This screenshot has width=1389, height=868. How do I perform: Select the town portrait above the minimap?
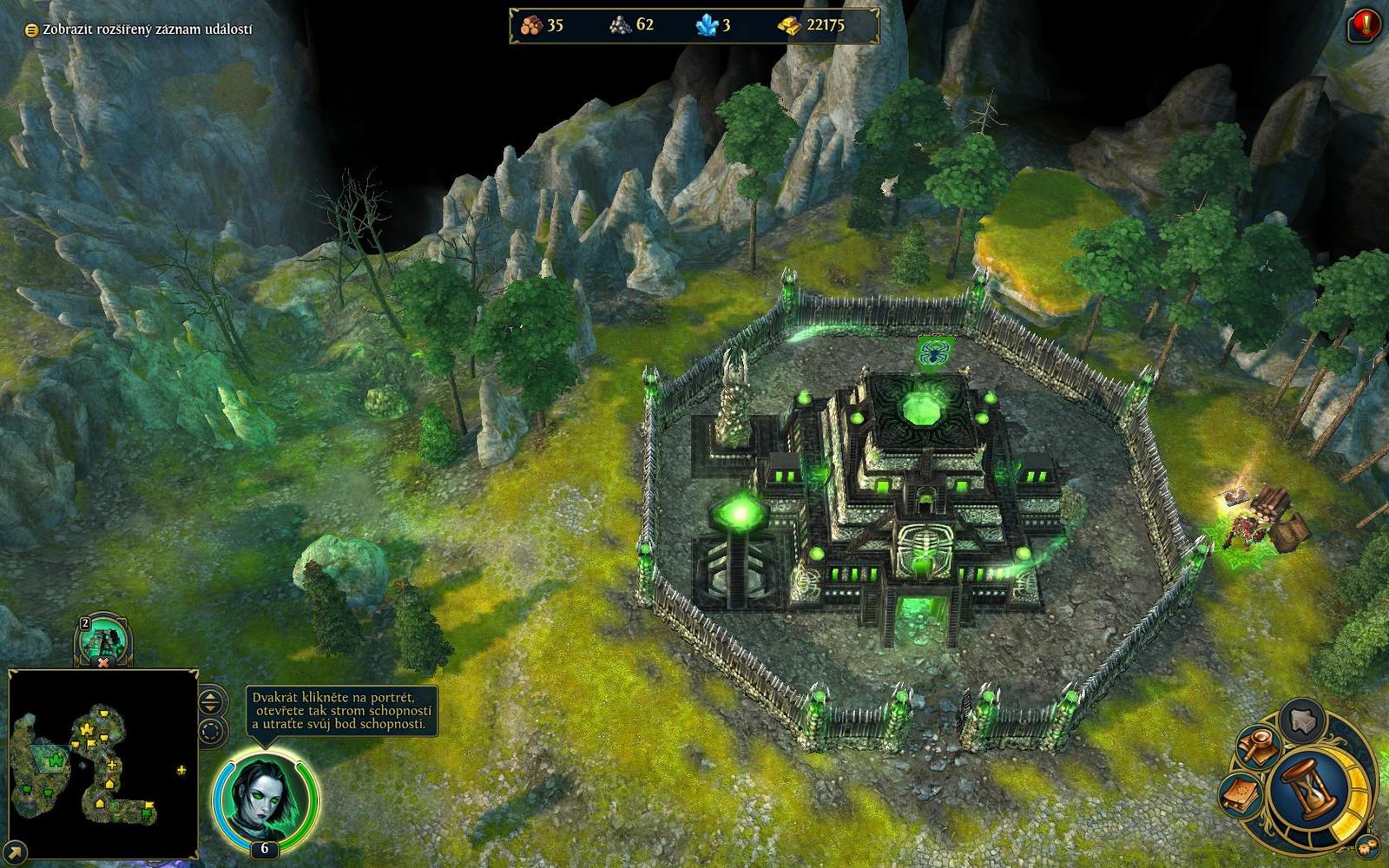[x=103, y=640]
